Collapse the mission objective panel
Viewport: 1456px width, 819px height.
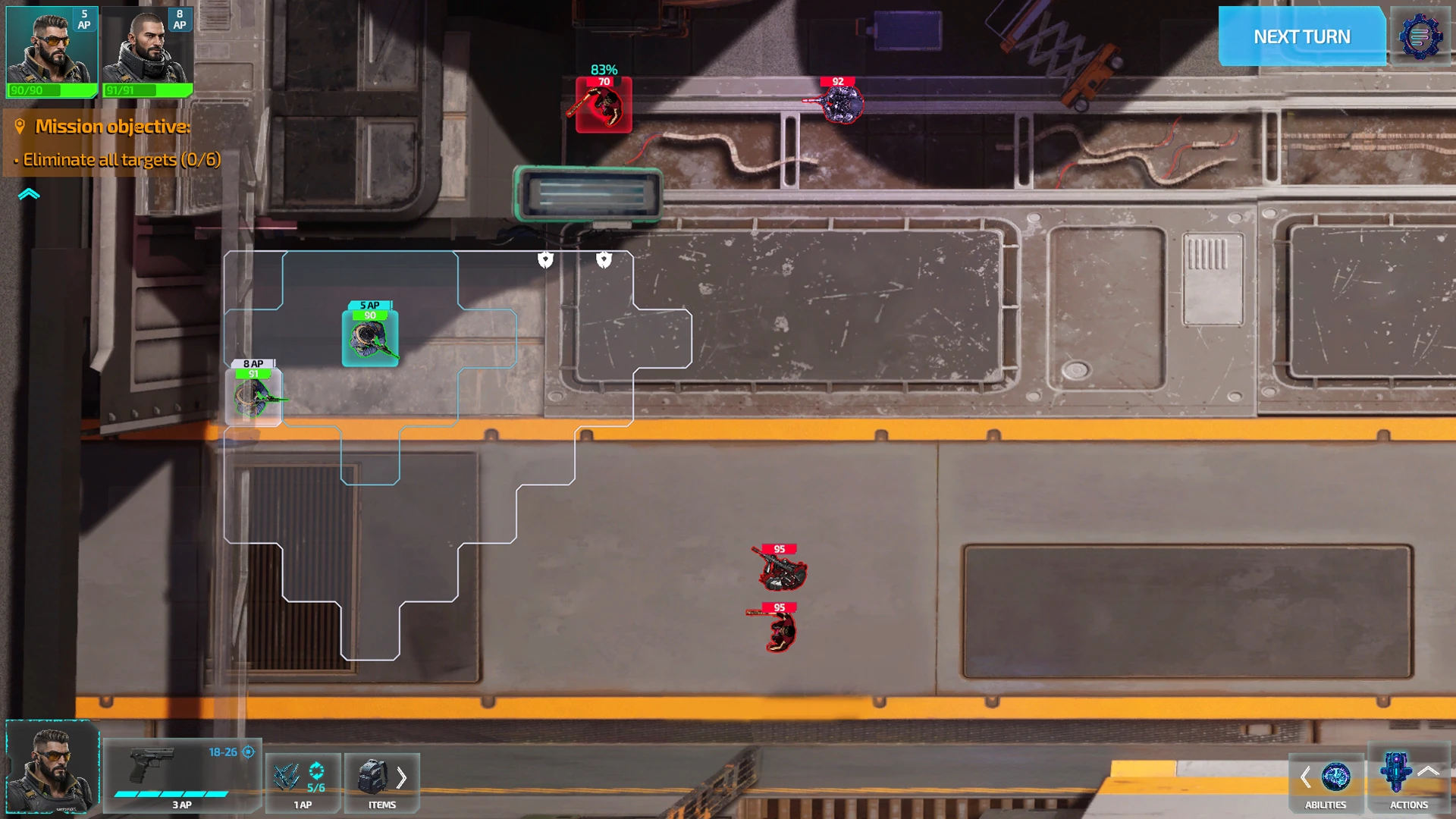(29, 194)
